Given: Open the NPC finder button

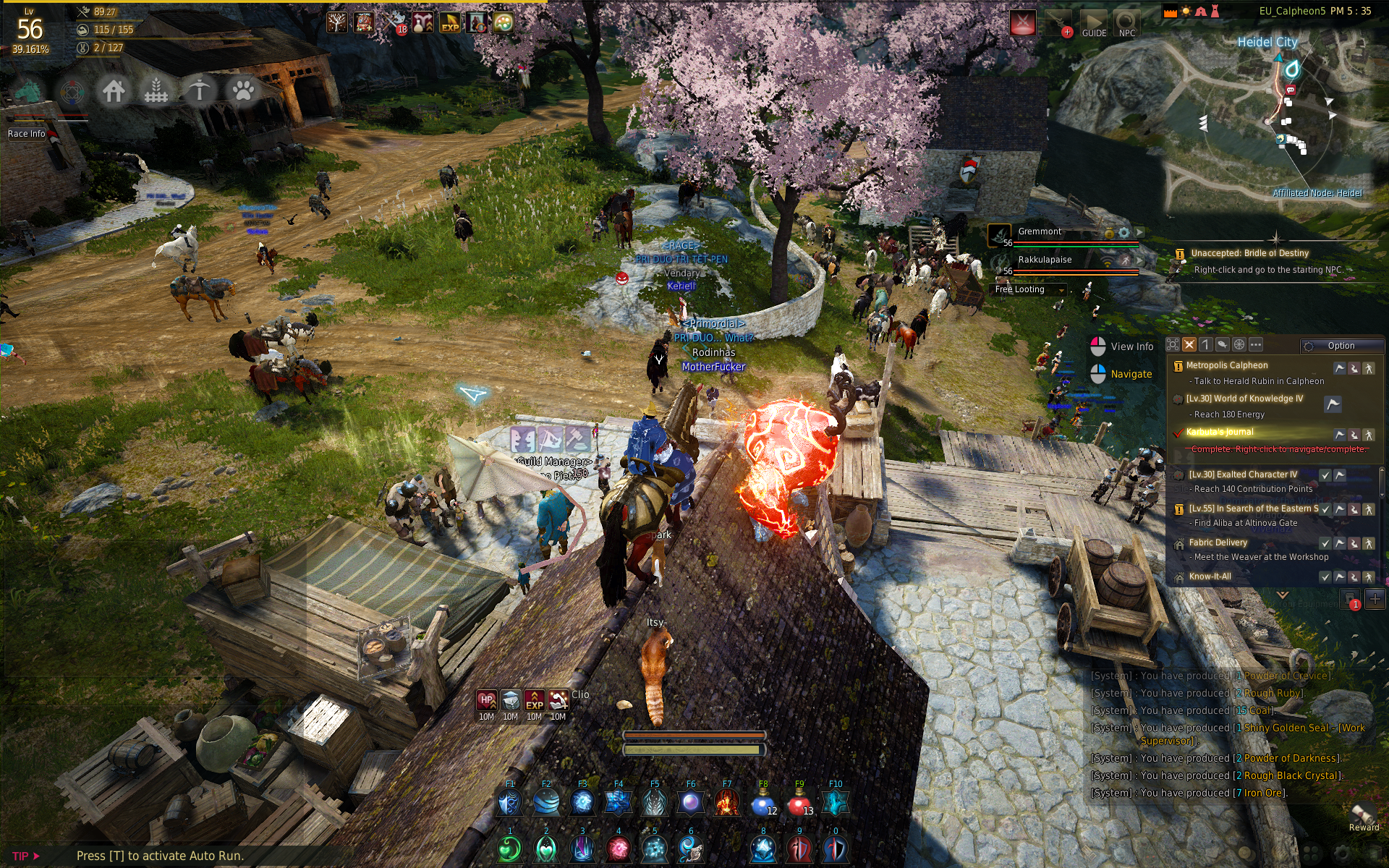Looking at the screenshot, I should point(1126,24).
